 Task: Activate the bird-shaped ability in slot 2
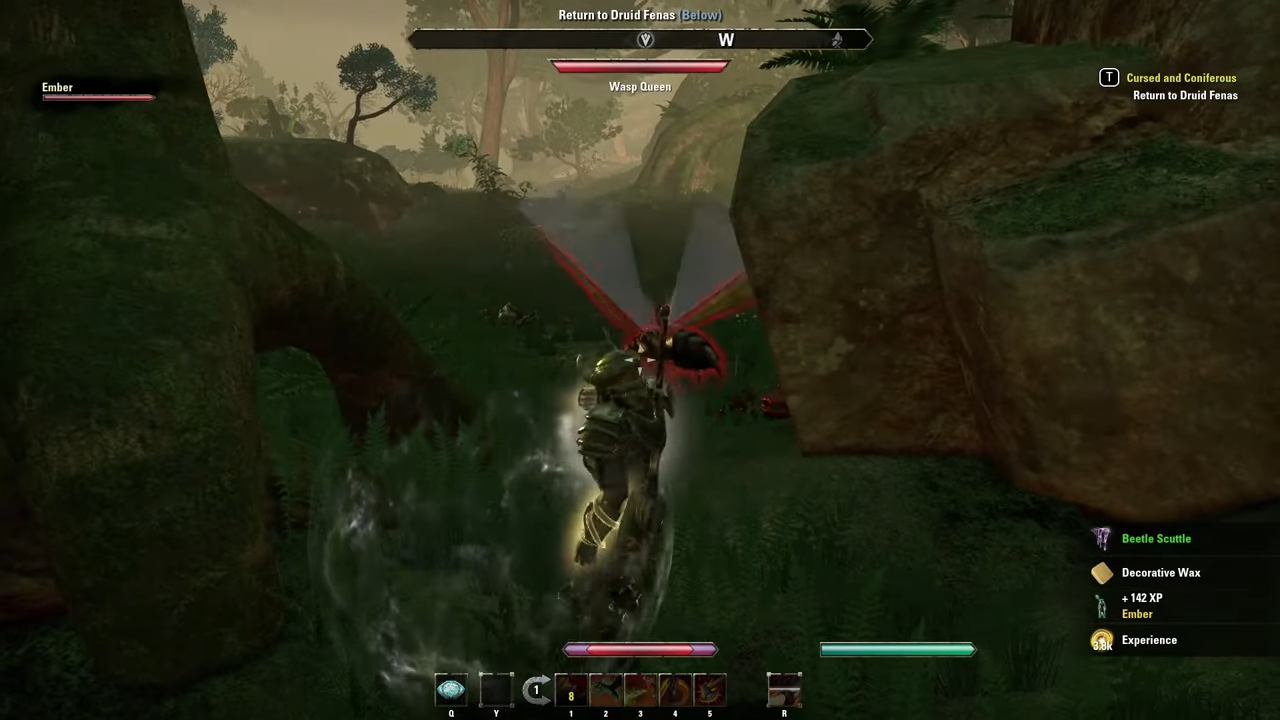(x=605, y=688)
